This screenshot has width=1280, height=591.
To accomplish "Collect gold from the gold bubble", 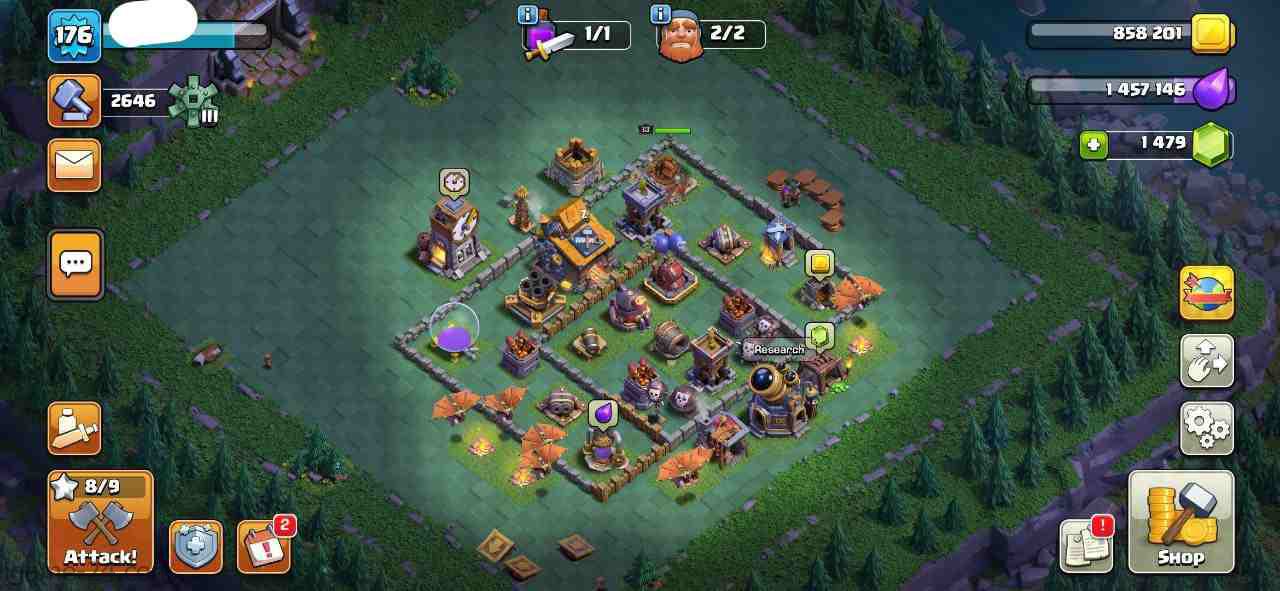I will [819, 264].
